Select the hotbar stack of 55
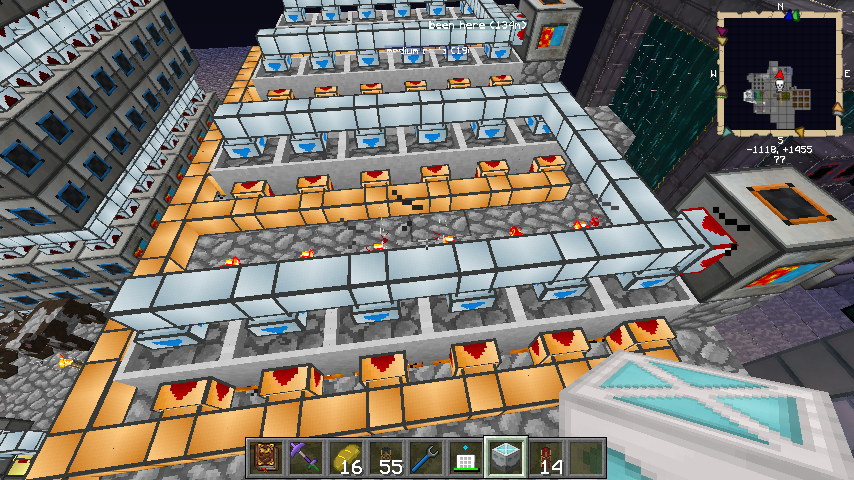The image size is (854, 480). [x=383, y=458]
